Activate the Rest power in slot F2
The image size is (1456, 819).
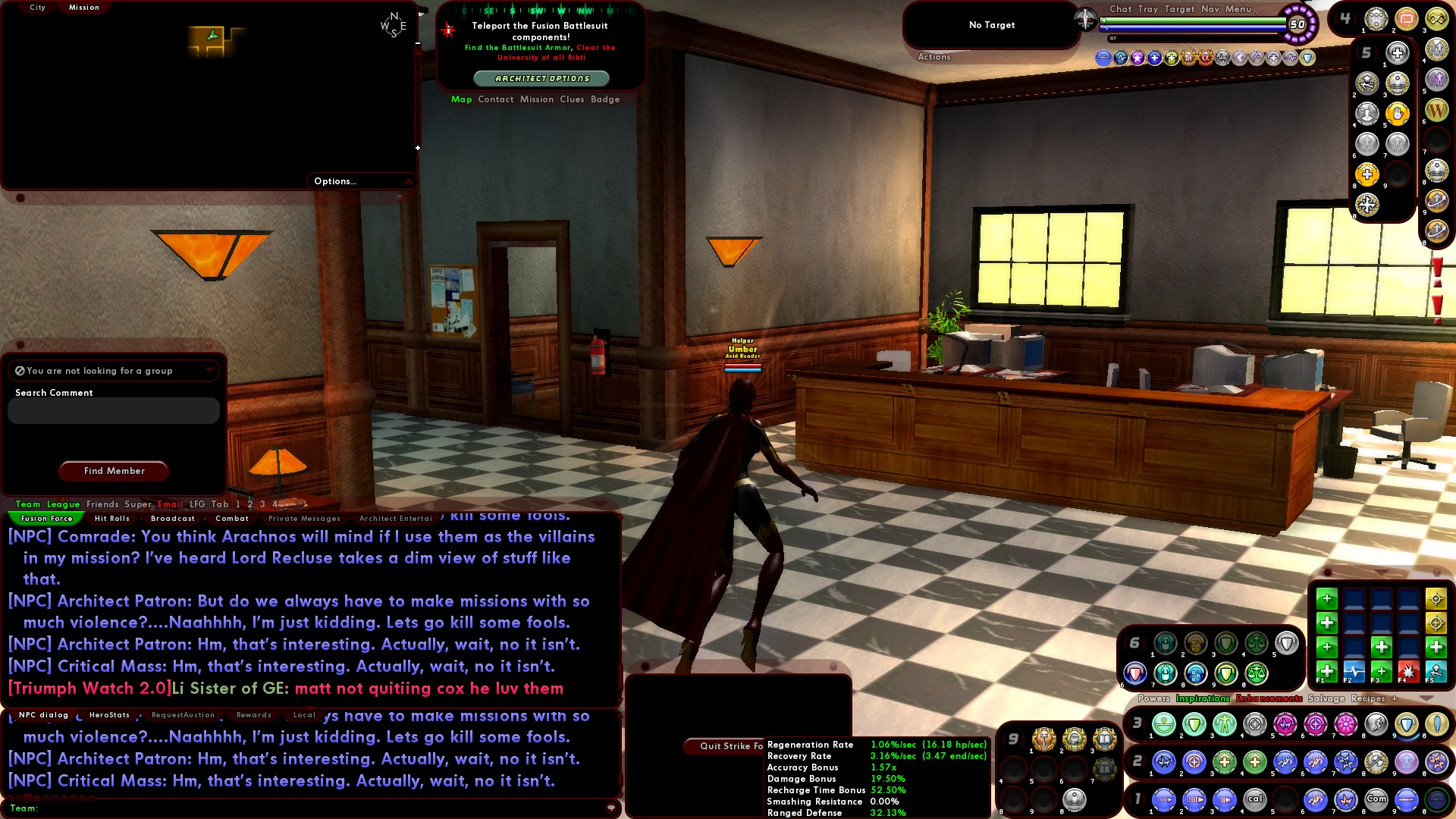[x=1354, y=672]
